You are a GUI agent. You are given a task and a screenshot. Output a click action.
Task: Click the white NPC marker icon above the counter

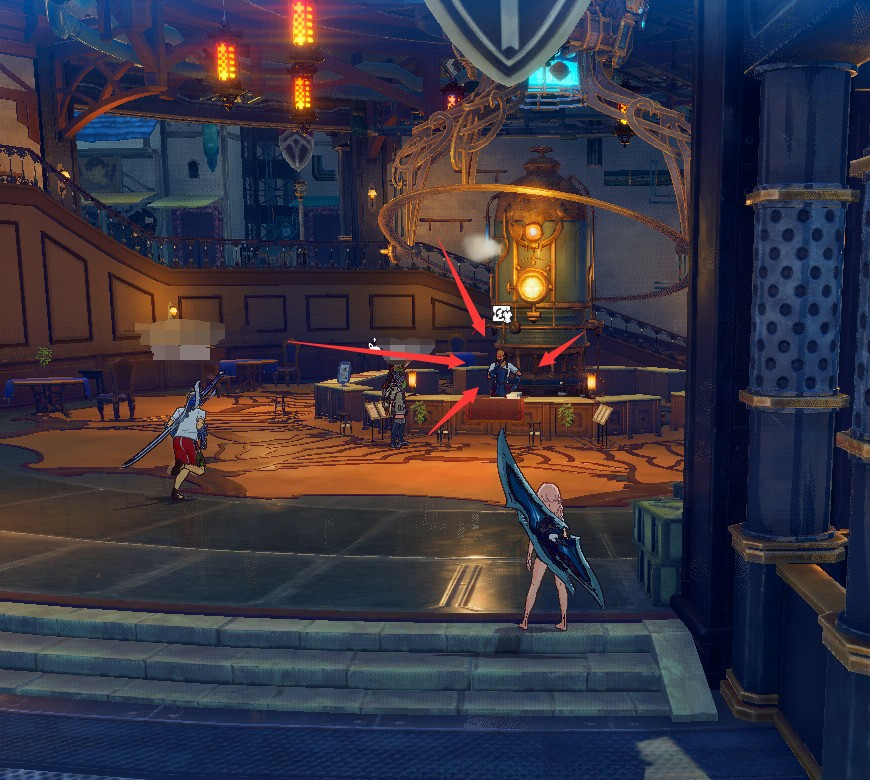click(502, 316)
